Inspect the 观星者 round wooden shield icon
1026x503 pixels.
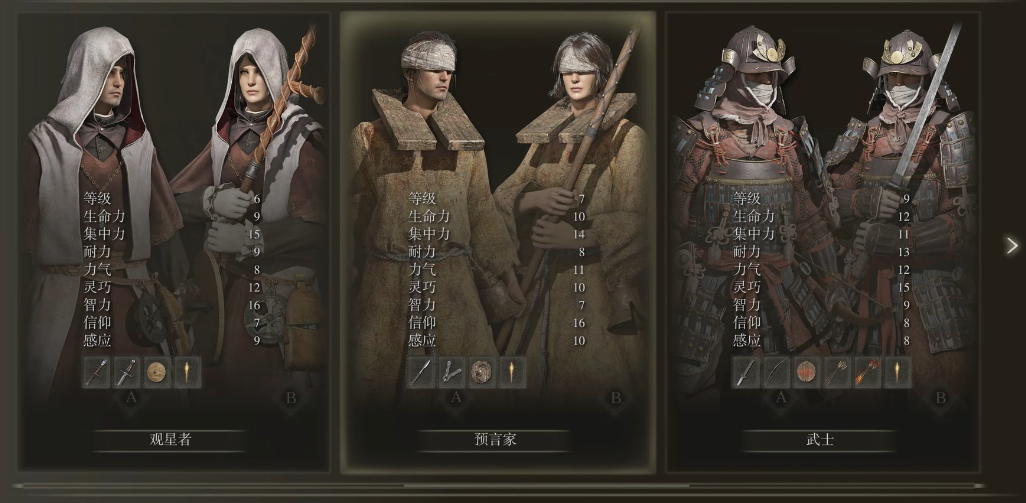point(157,373)
